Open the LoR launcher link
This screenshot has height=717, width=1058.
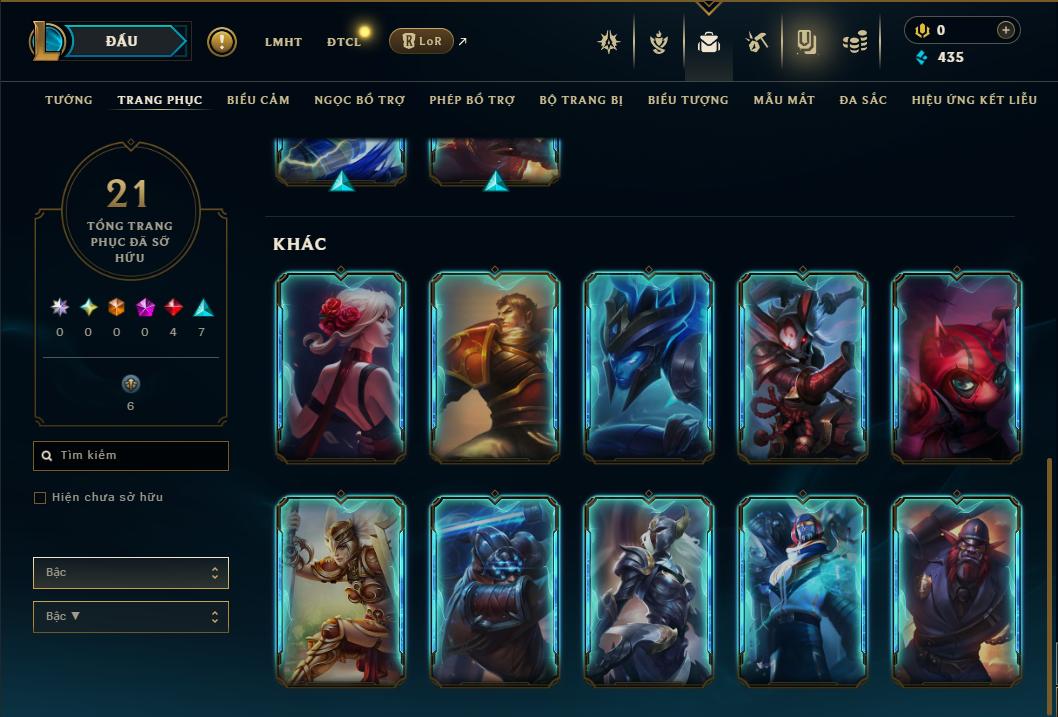tap(421, 41)
